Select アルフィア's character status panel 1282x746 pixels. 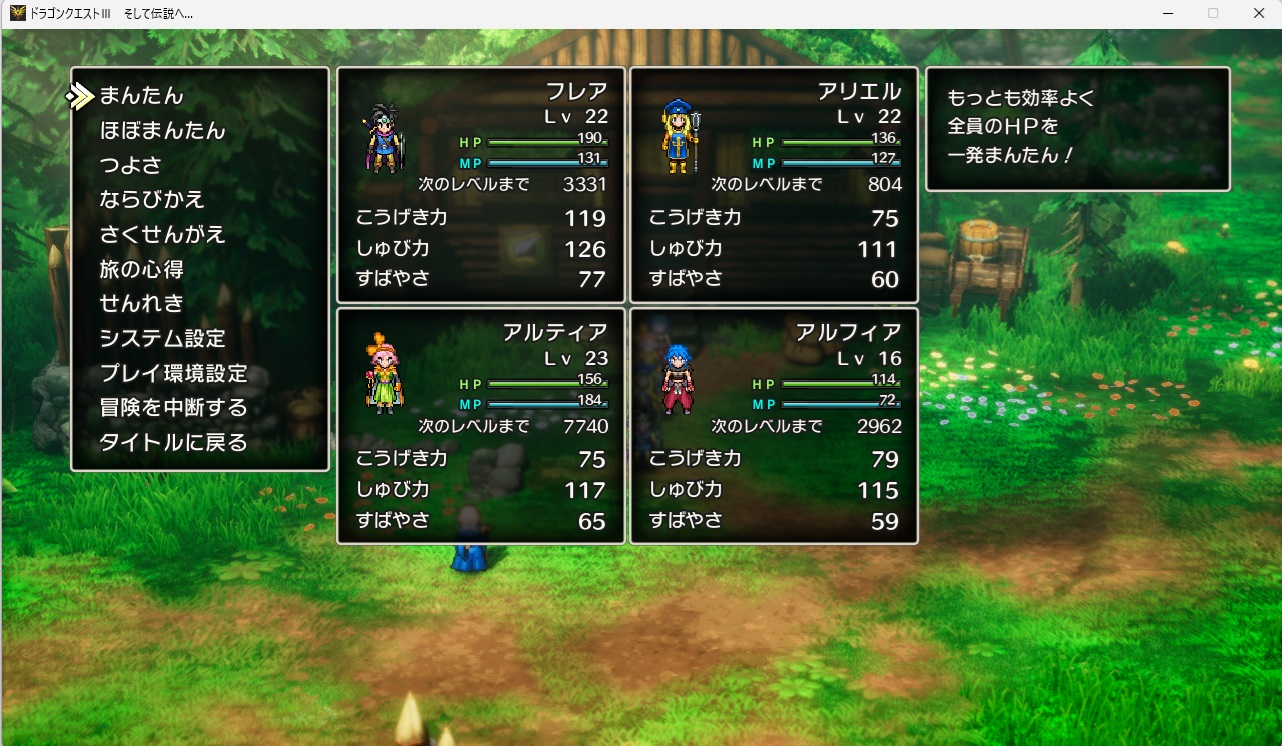(x=774, y=426)
